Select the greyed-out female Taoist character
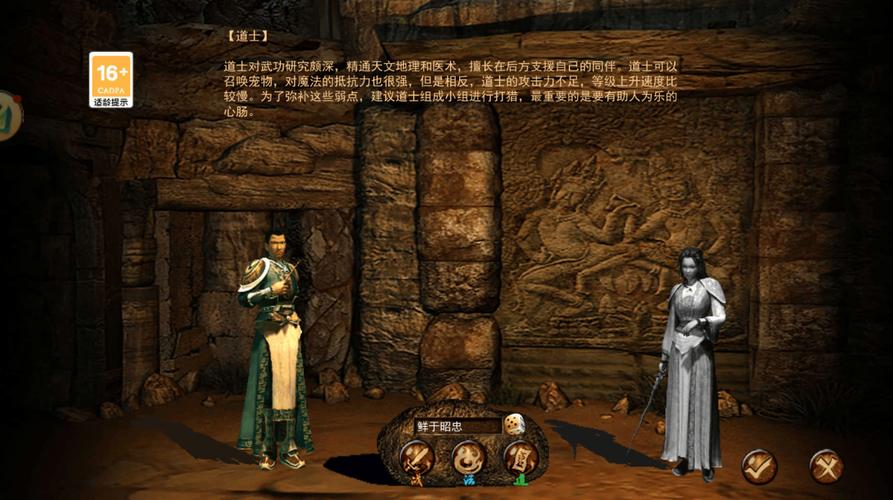 pyautogui.click(x=692, y=360)
